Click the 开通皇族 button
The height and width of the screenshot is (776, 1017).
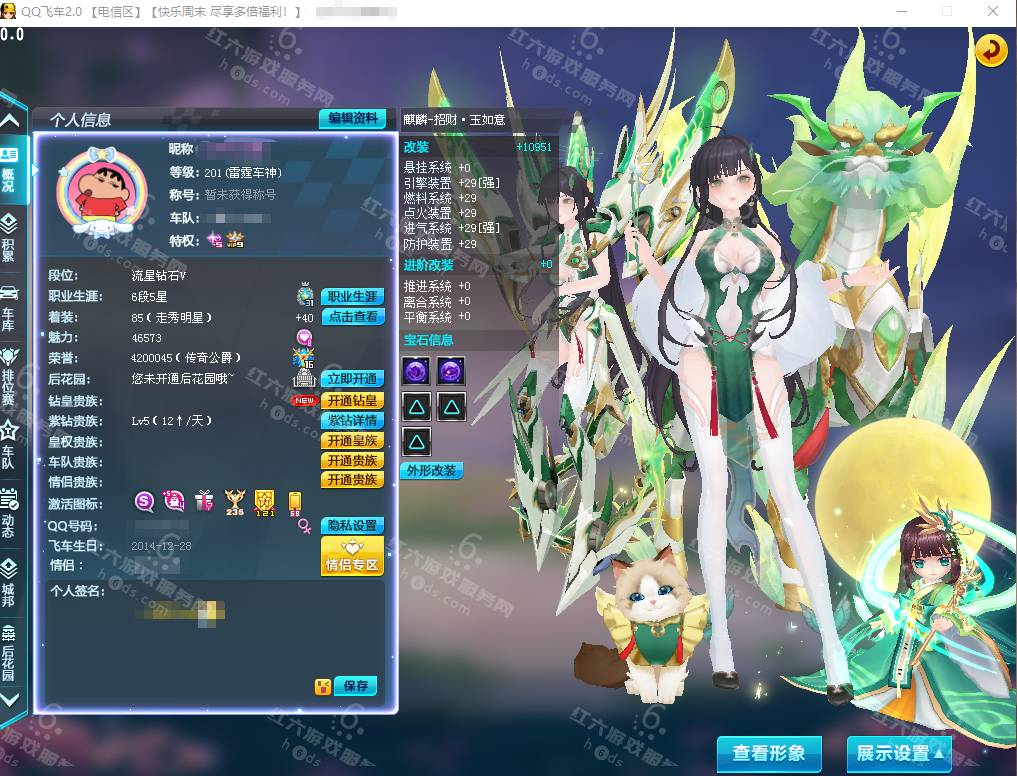tap(352, 441)
